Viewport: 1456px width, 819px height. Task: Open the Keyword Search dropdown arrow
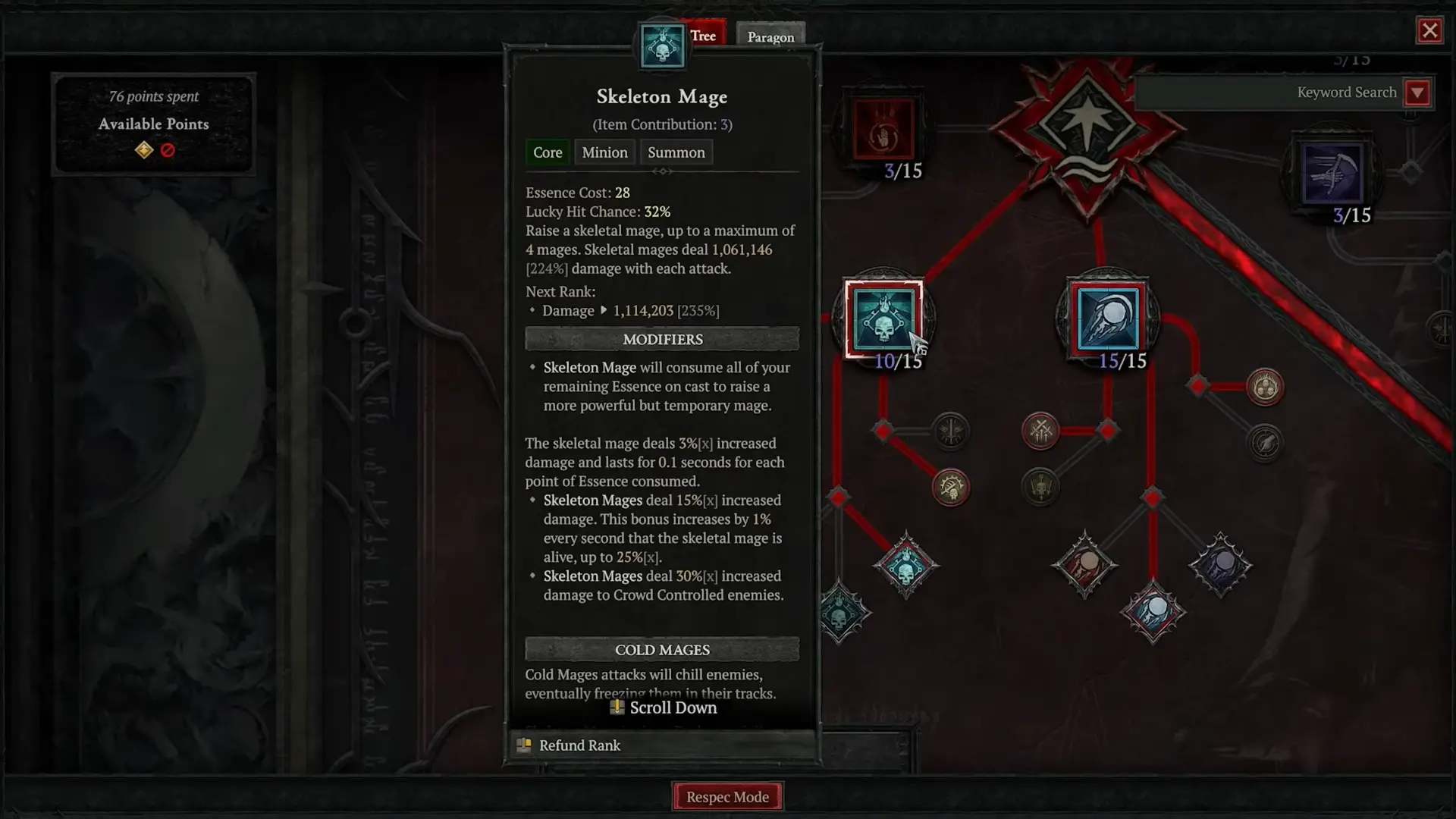(1417, 93)
